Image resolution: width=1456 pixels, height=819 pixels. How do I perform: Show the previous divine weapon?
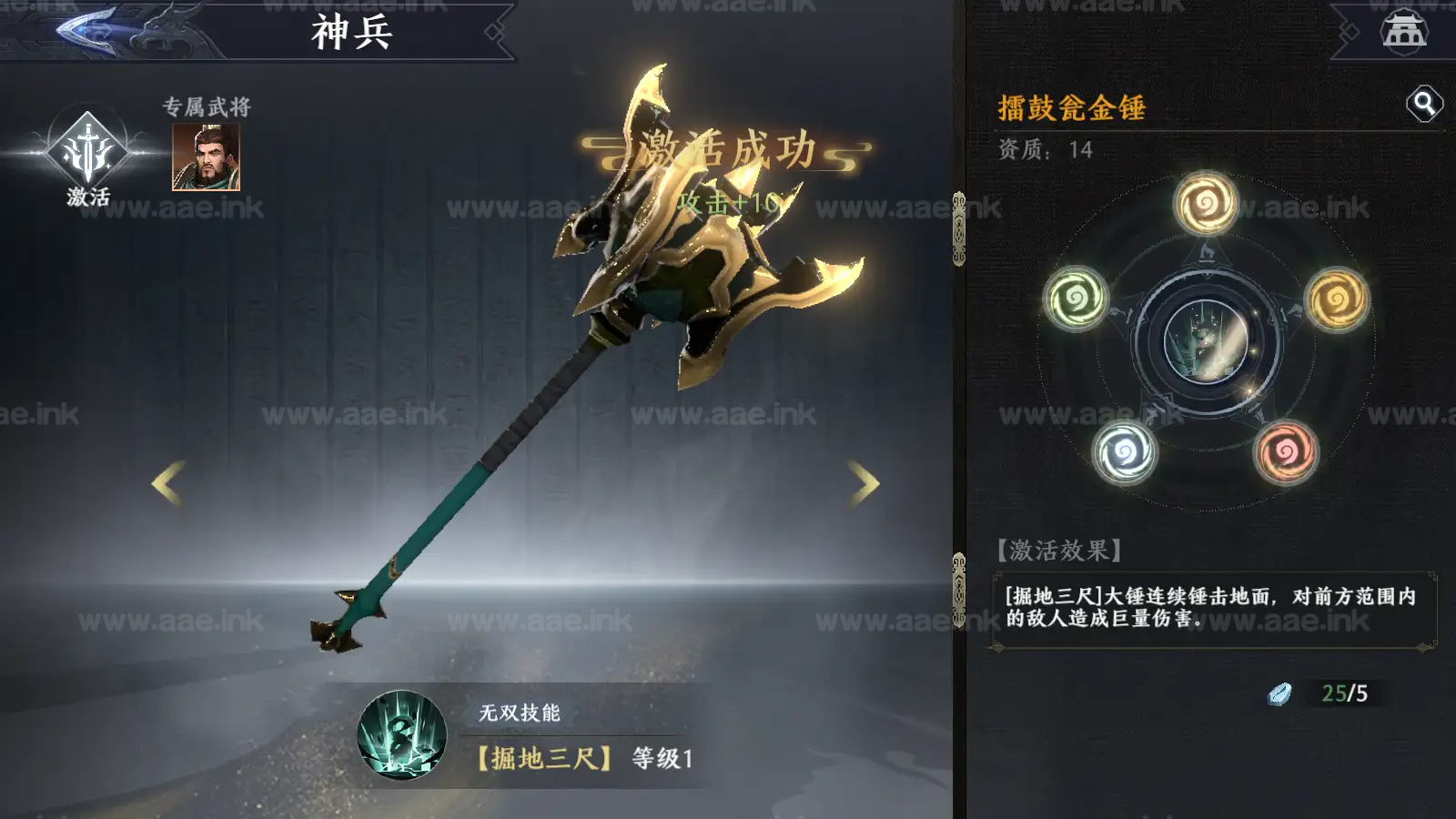[167, 482]
